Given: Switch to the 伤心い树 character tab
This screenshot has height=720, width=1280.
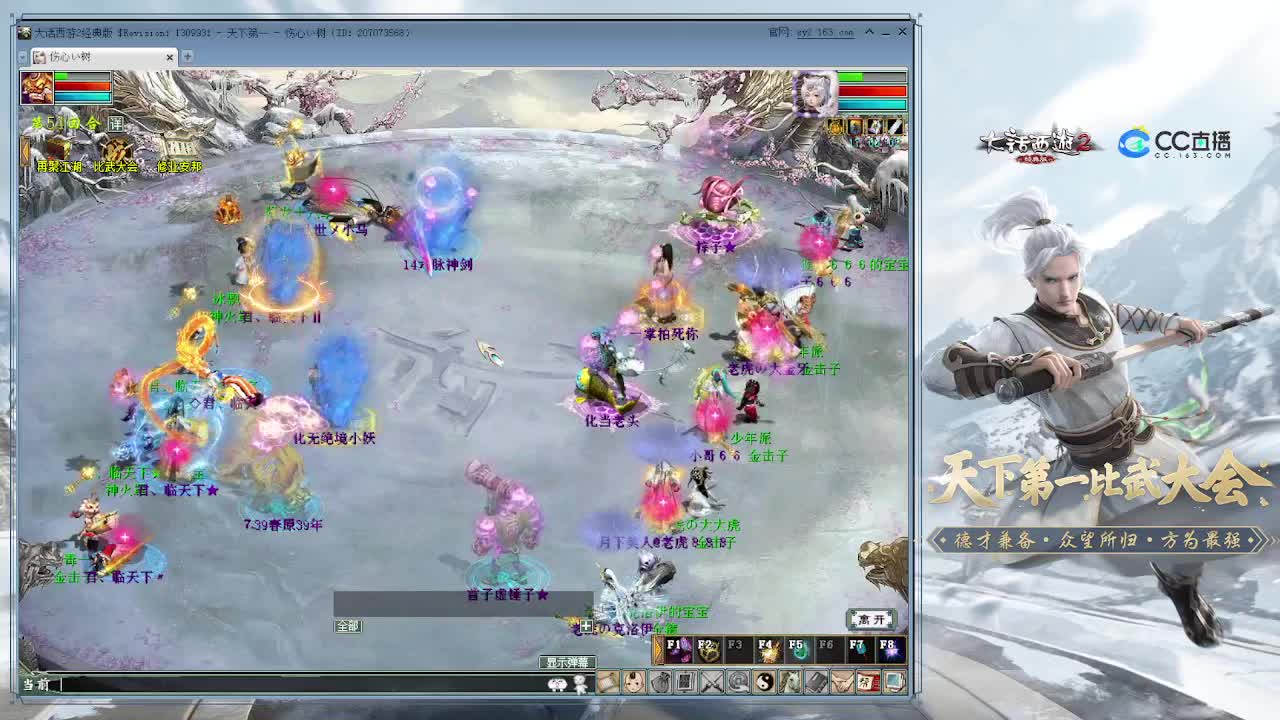Looking at the screenshot, I should tap(70, 57).
